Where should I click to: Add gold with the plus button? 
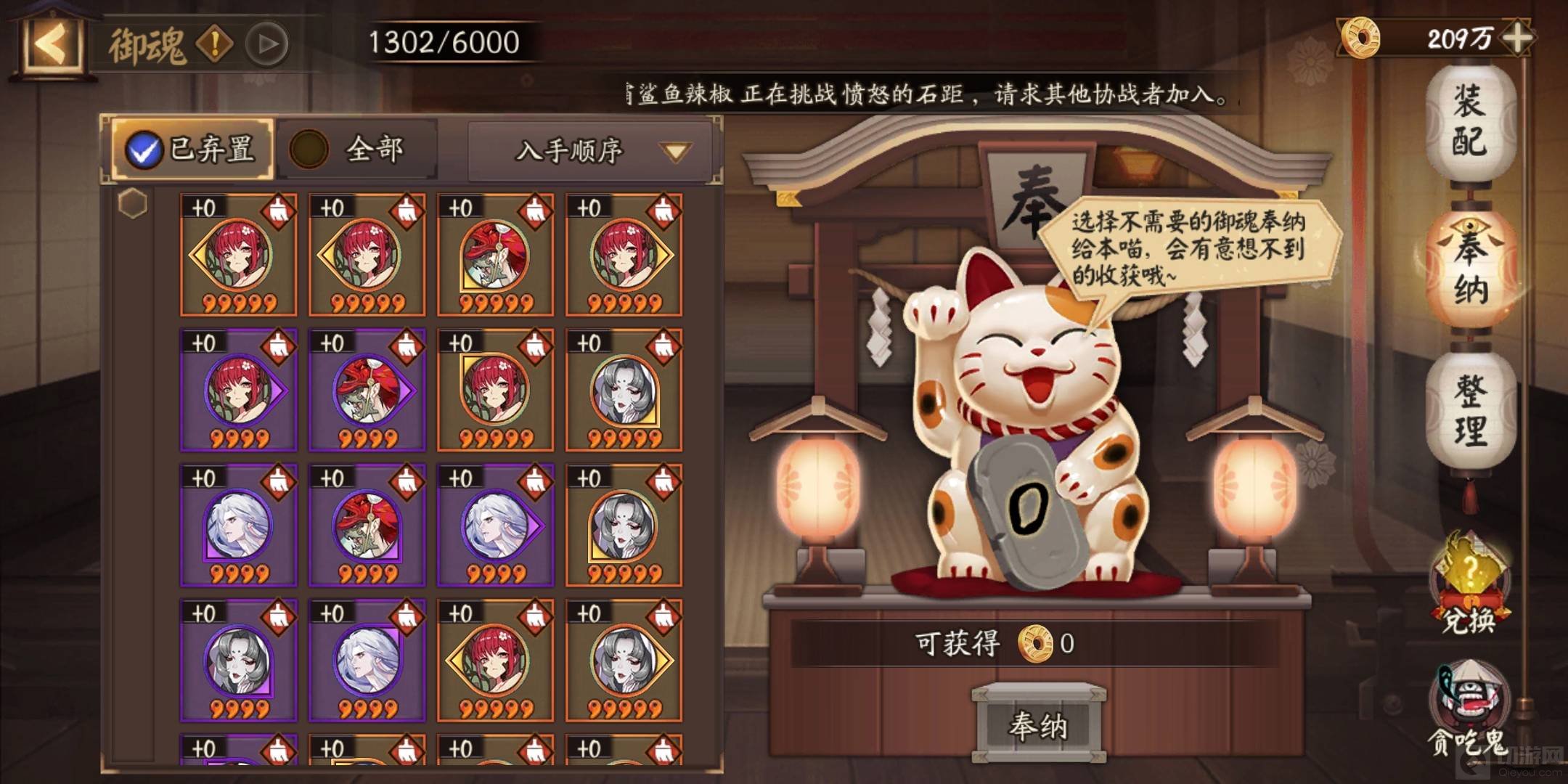(x=1517, y=38)
